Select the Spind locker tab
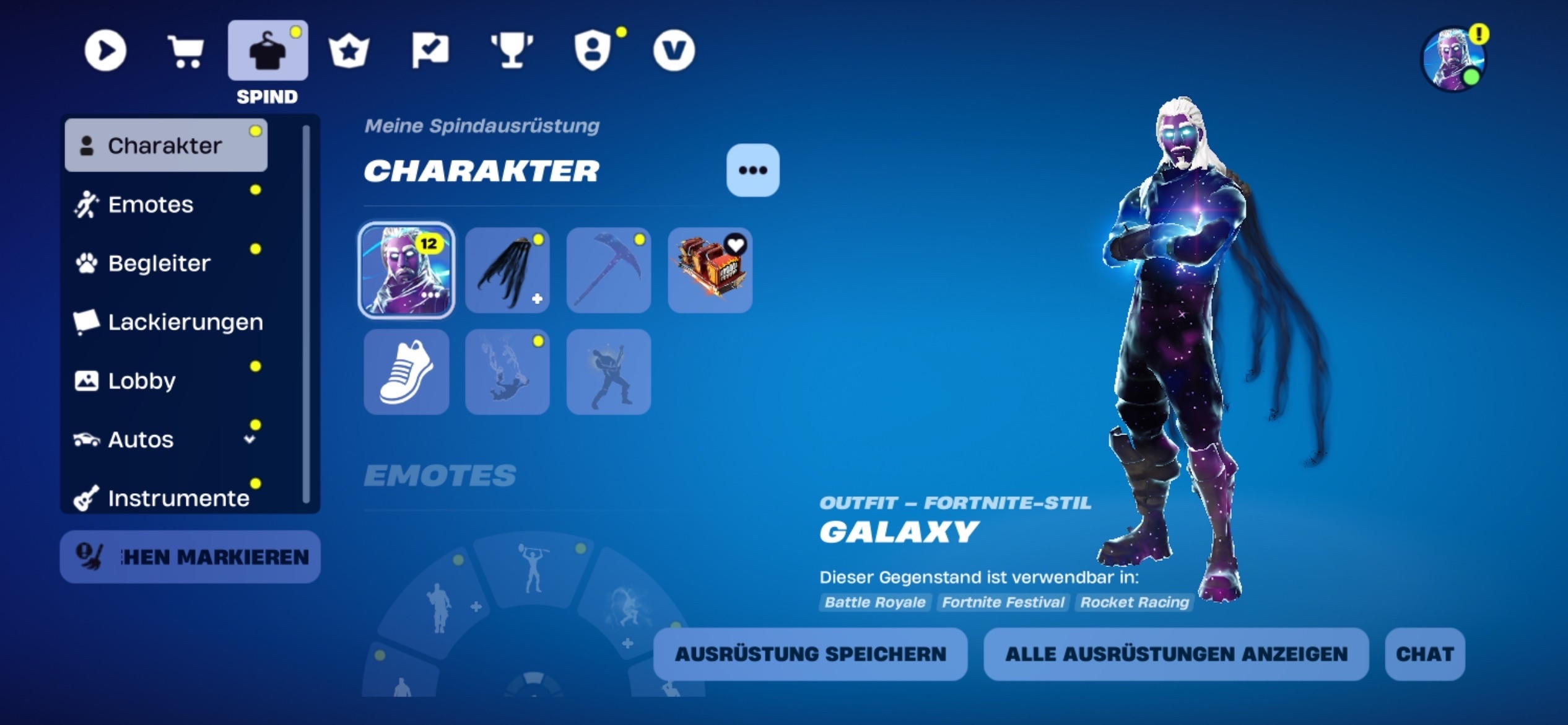The width and height of the screenshot is (1568, 725). point(268,51)
